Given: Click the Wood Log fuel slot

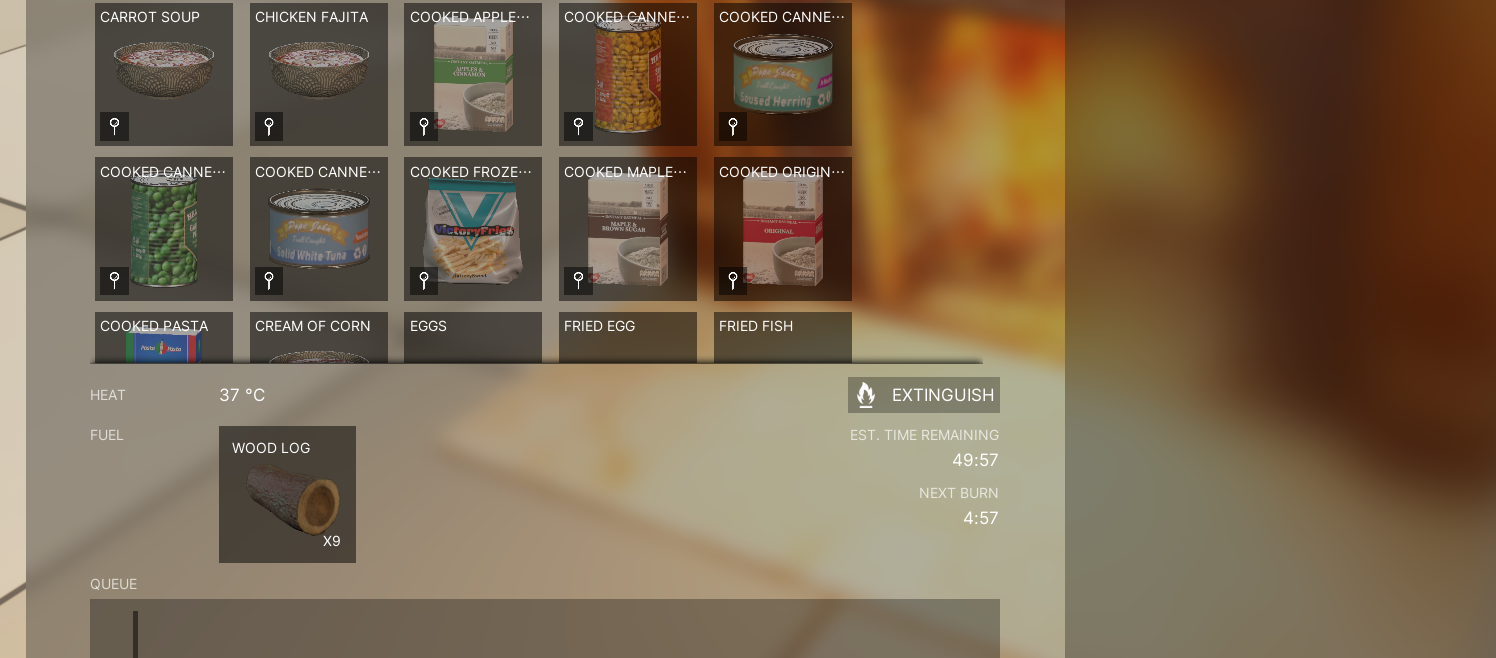Looking at the screenshot, I should (287, 494).
